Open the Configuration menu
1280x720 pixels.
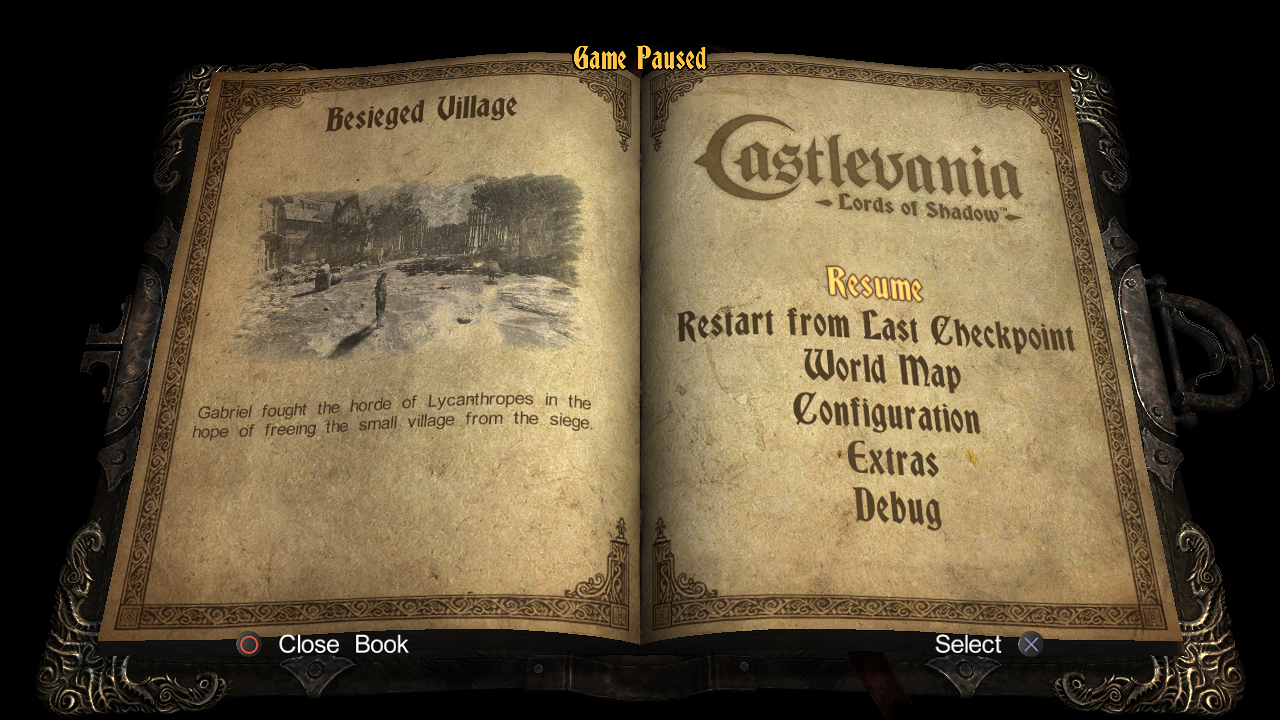886,413
